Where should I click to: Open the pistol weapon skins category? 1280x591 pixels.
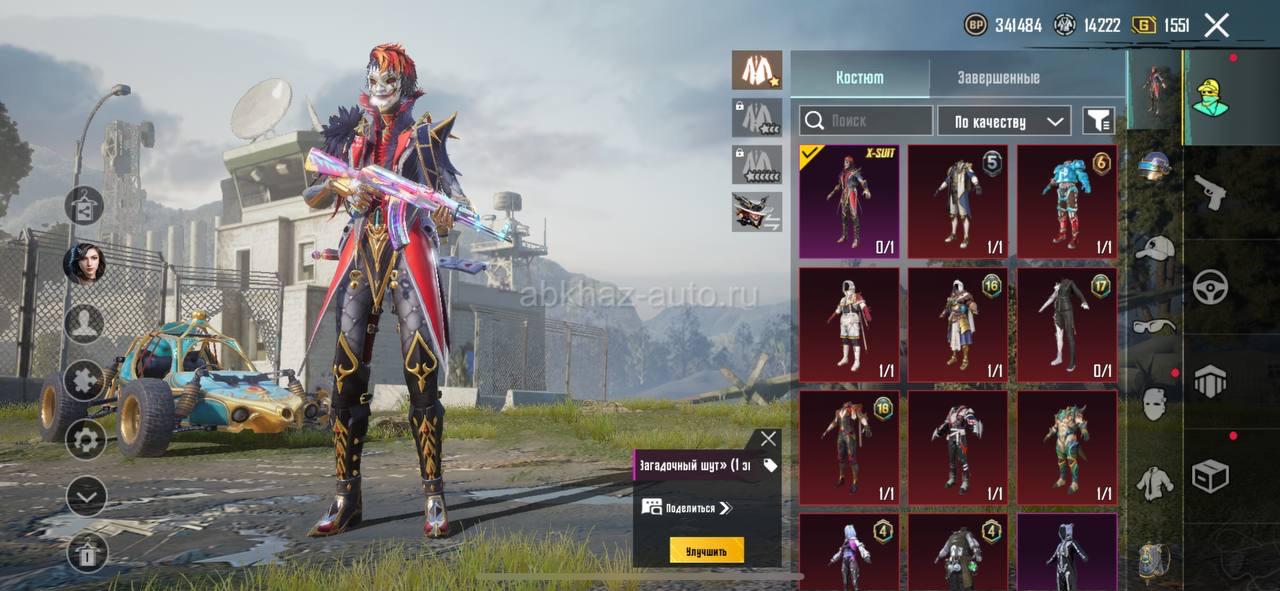coord(1210,192)
